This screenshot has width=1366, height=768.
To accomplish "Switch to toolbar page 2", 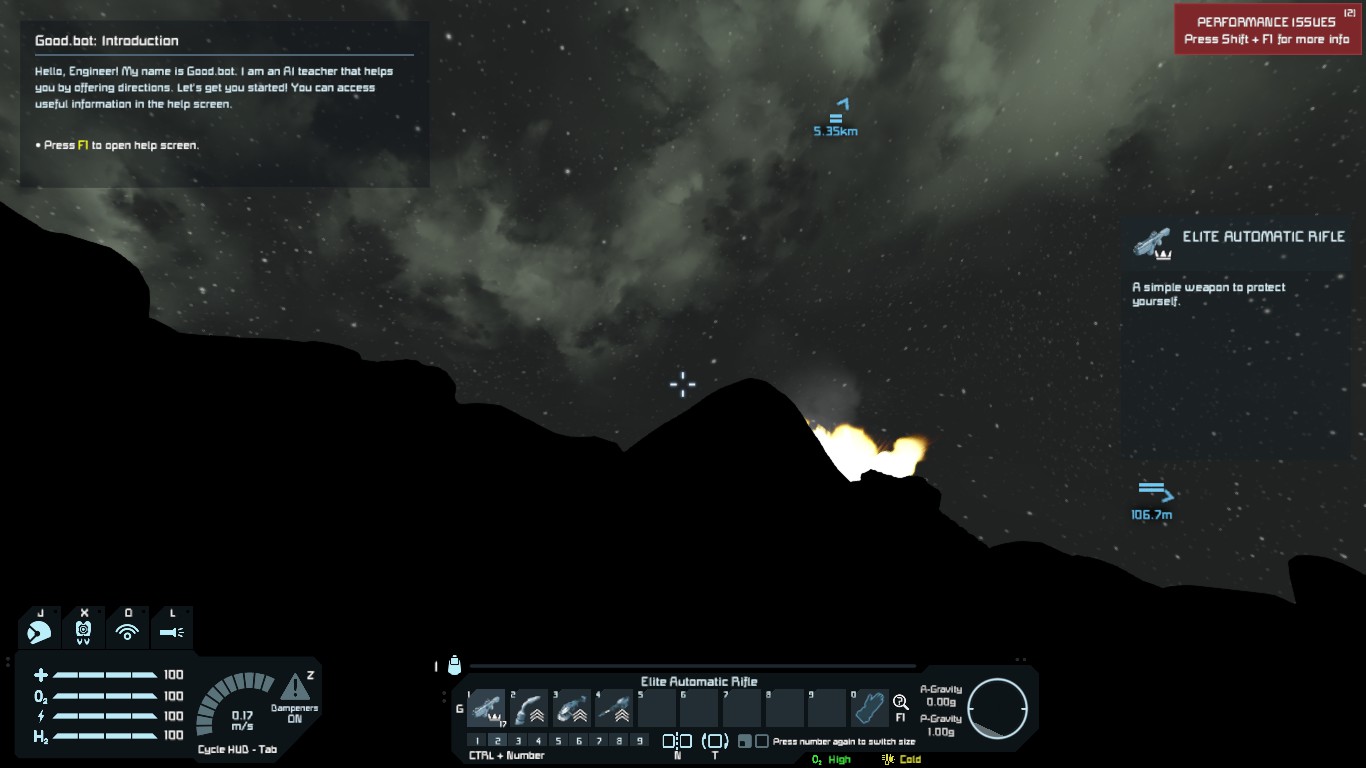I will 498,741.
